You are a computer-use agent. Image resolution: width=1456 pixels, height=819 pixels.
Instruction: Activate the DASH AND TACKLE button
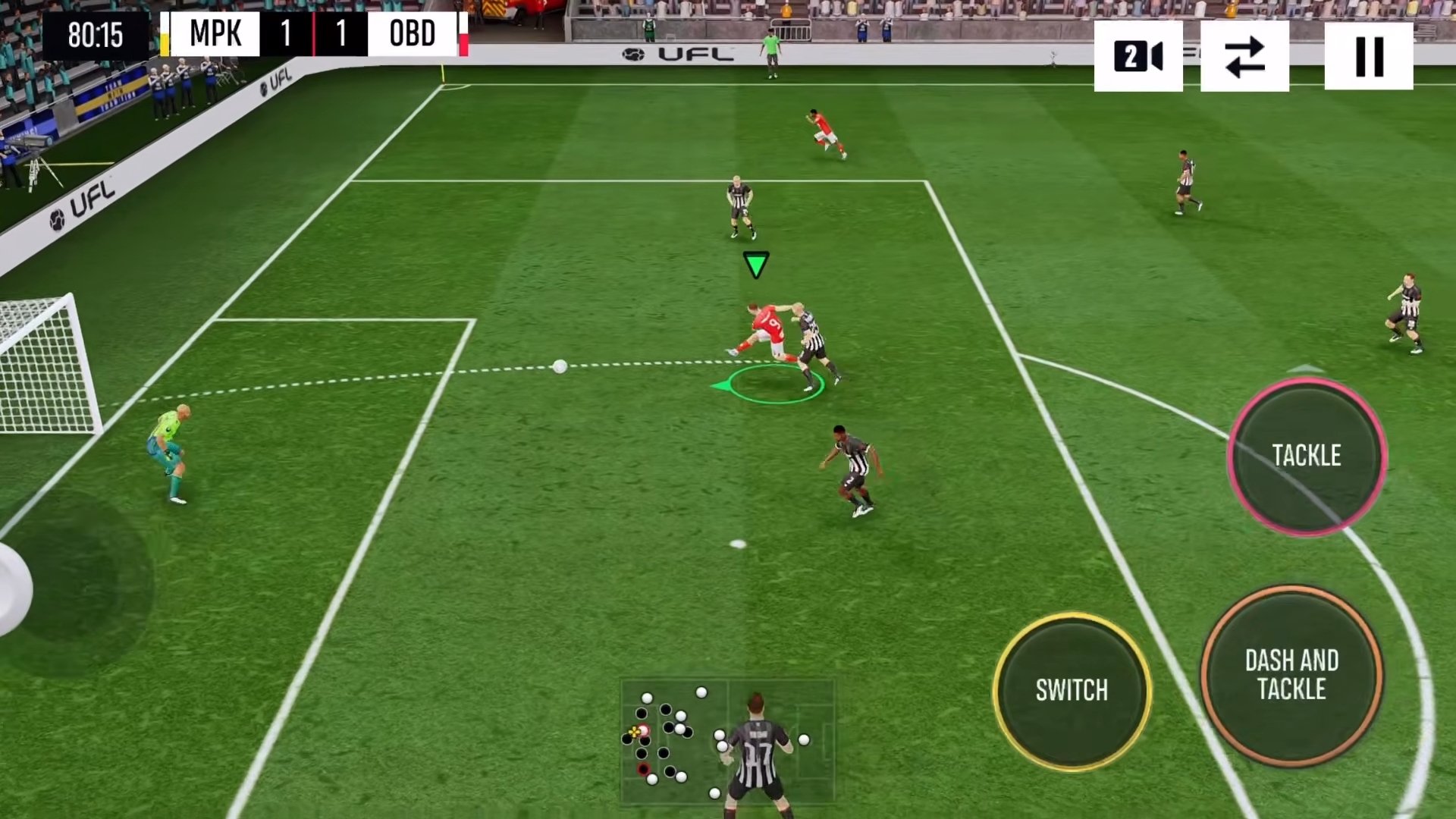coord(1291,674)
